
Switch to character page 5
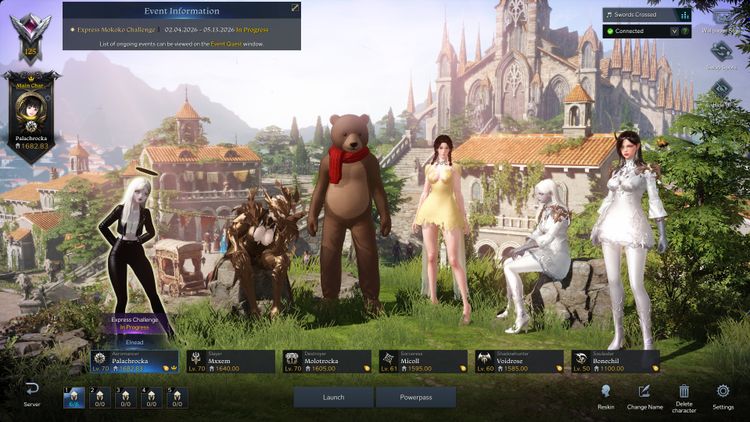[177, 397]
